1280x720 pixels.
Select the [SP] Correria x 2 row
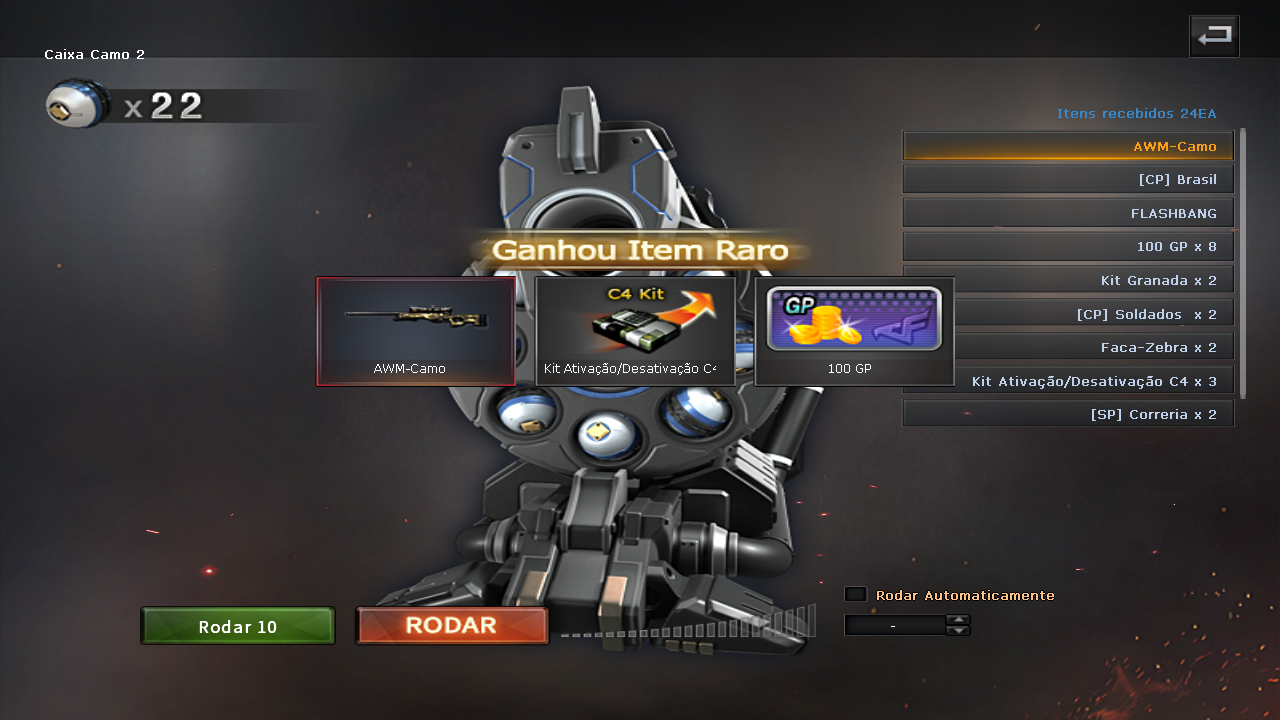1068,414
